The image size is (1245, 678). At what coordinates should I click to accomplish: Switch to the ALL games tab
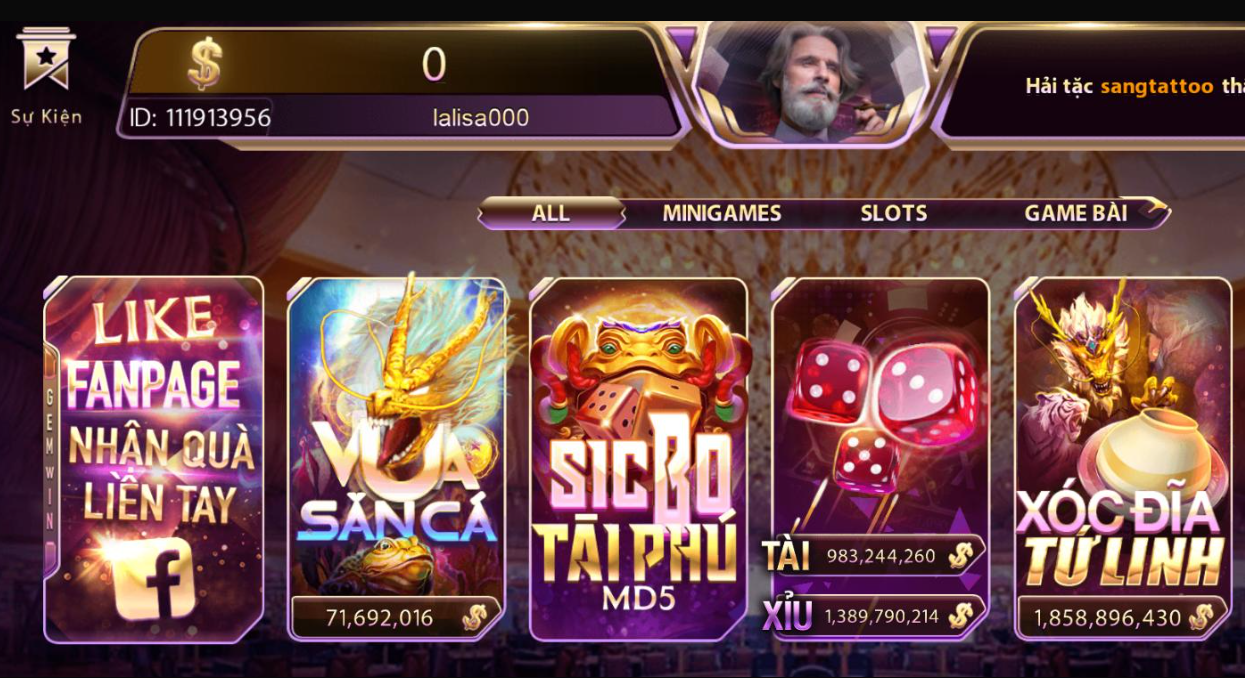(x=551, y=213)
